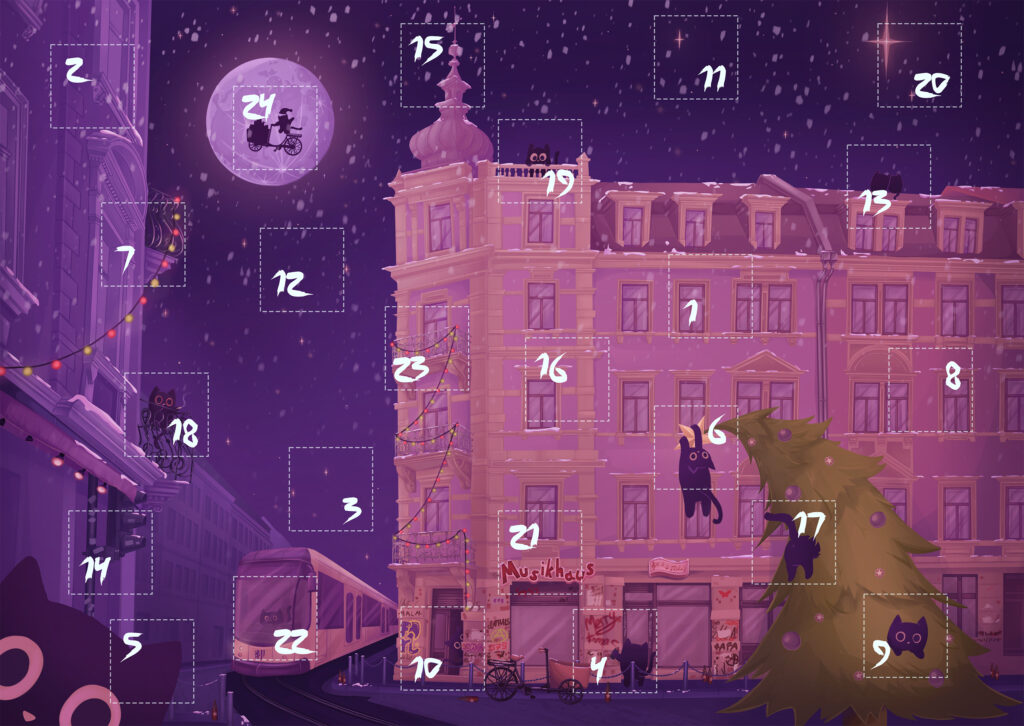The image size is (1024, 726).
Task: Select door number 8
Action: pos(930,390)
